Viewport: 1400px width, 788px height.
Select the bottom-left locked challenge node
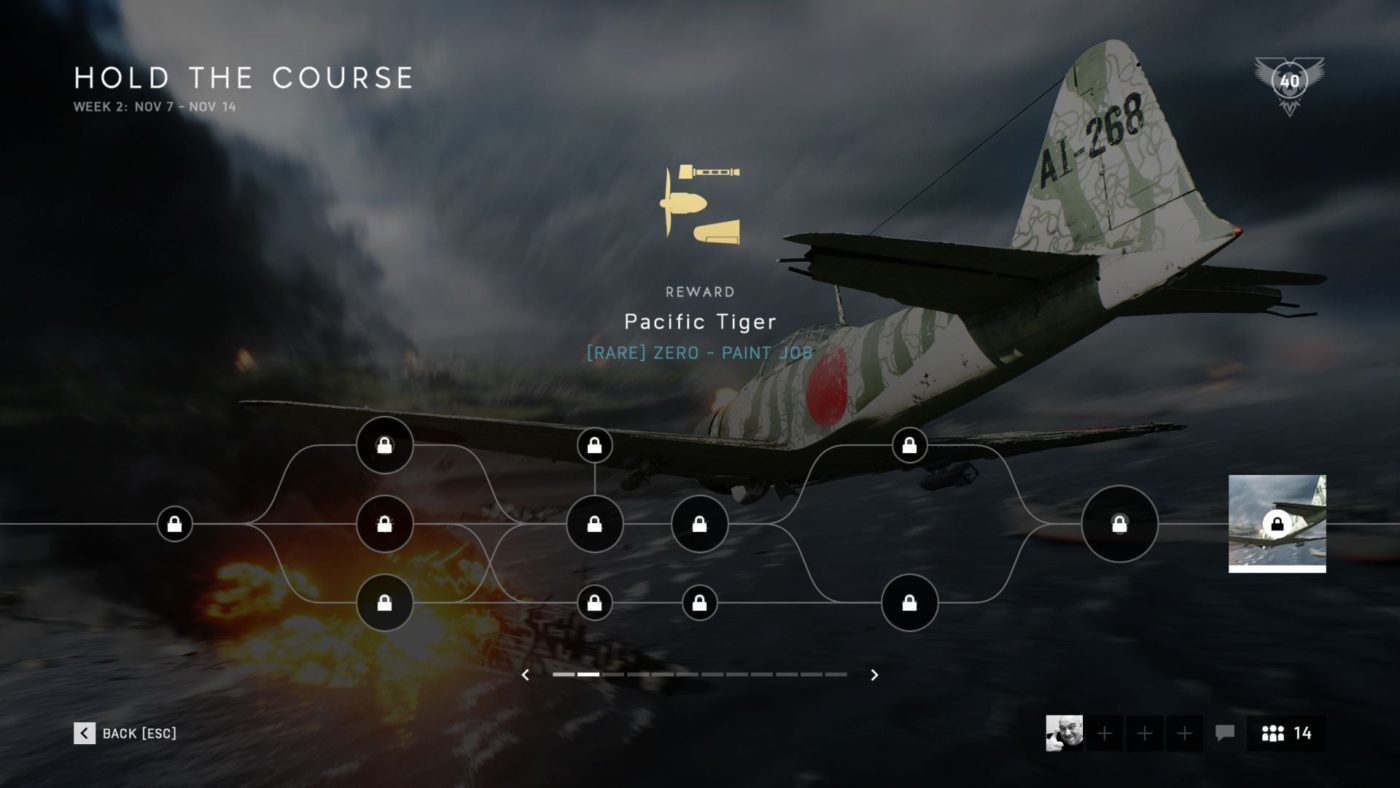pos(385,602)
